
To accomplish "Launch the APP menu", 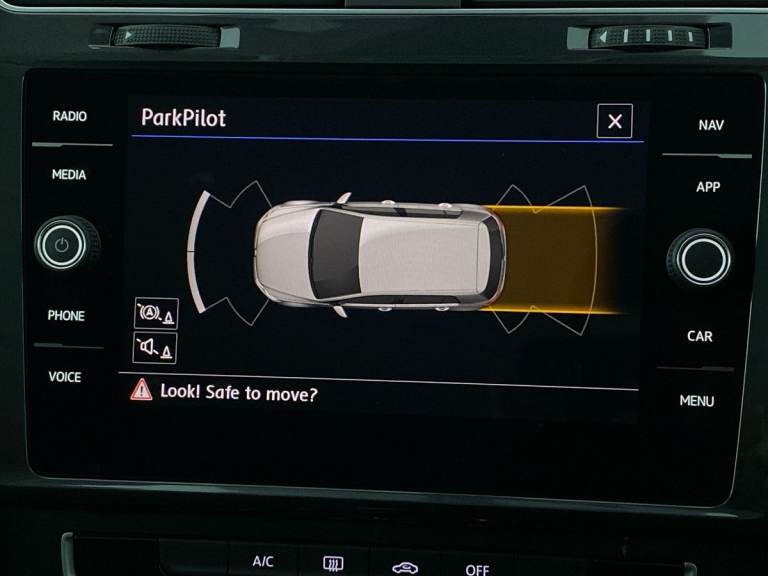I will pos(708,187).
